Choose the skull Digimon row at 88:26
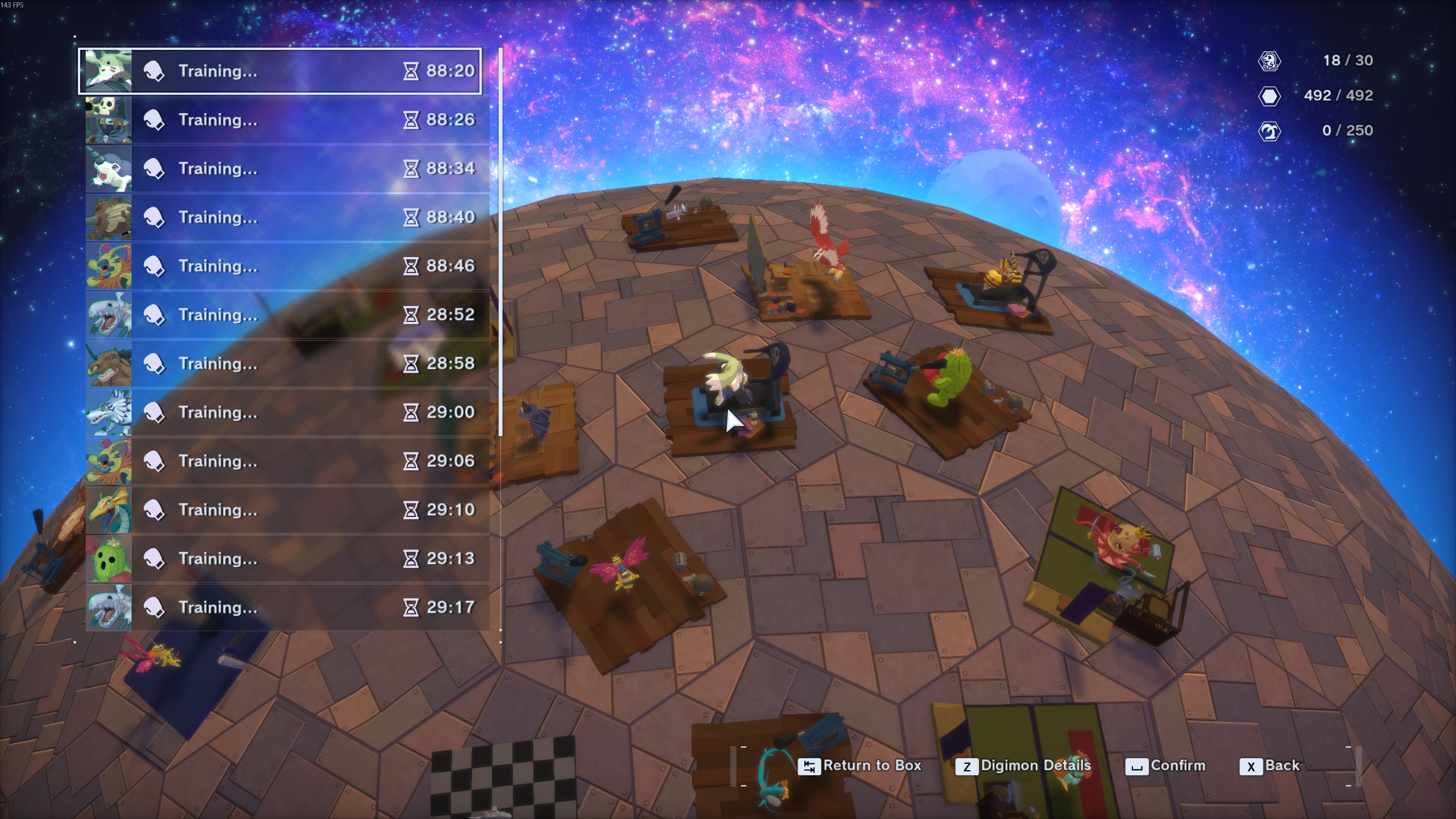Image resolution: width=1456 pixels, height=819 pixels. [x=287, y=120]
